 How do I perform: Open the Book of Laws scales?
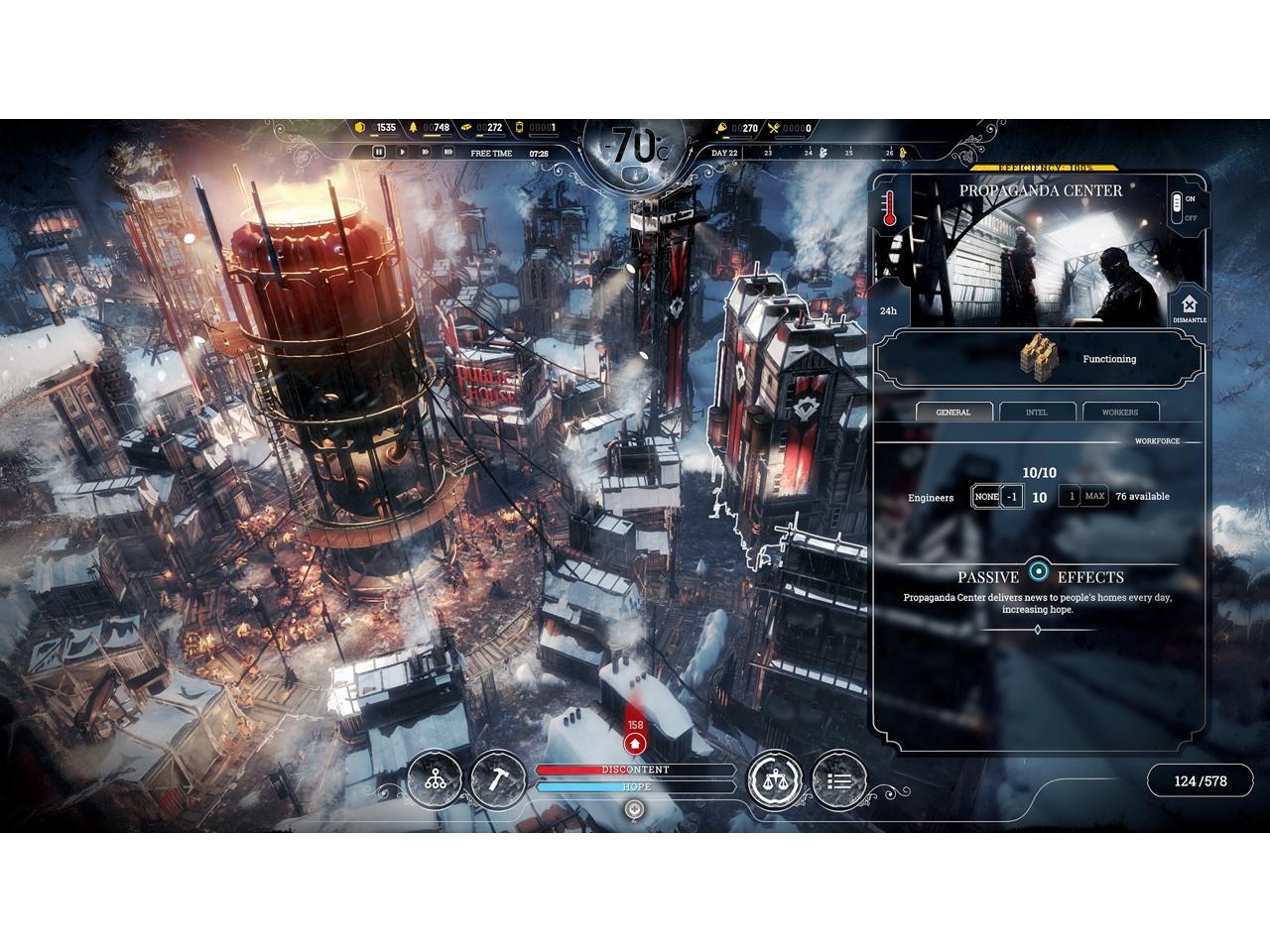pos(775,780)
